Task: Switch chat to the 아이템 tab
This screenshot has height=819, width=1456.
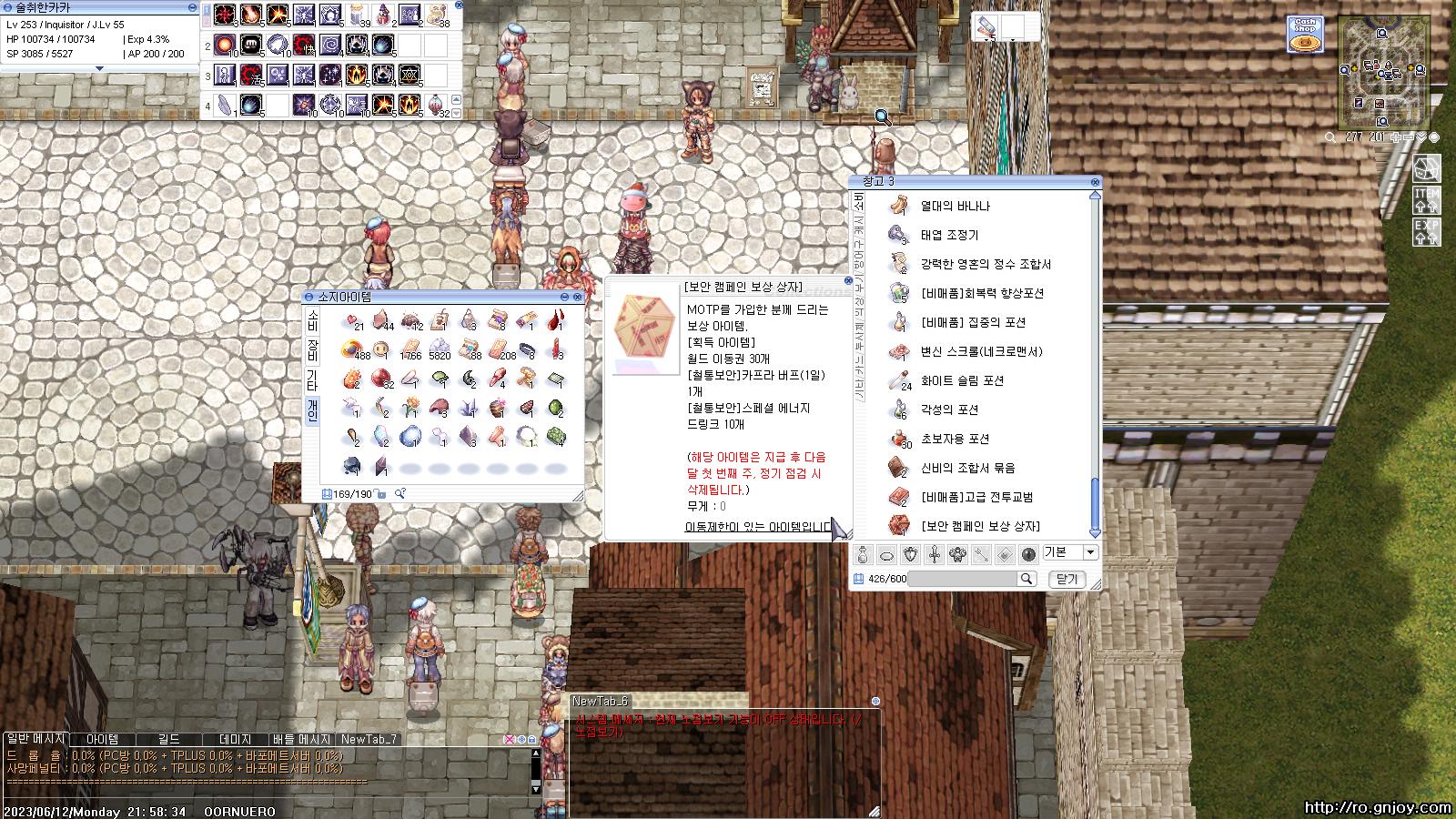Action: click(102, 740)
